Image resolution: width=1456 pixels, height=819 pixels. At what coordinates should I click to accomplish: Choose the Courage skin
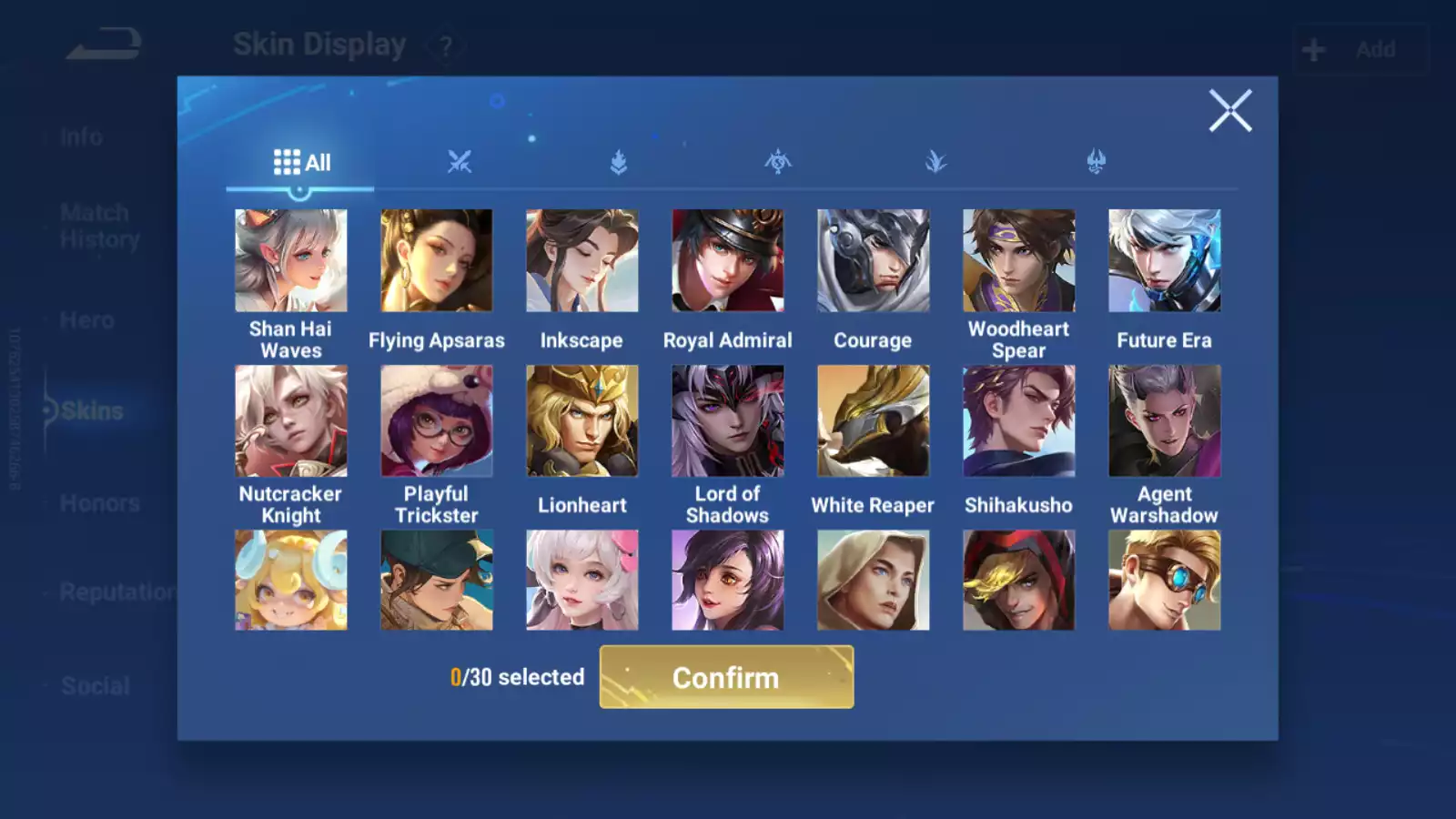point(873,261)
